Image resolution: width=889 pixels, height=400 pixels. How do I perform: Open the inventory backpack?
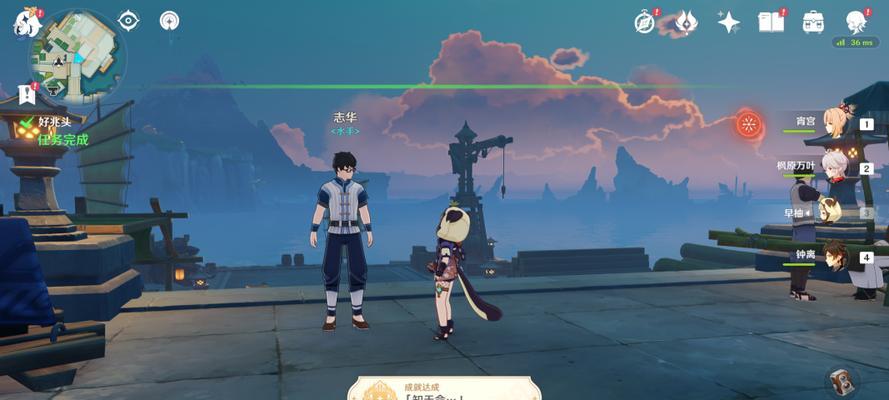click(813, 21)
